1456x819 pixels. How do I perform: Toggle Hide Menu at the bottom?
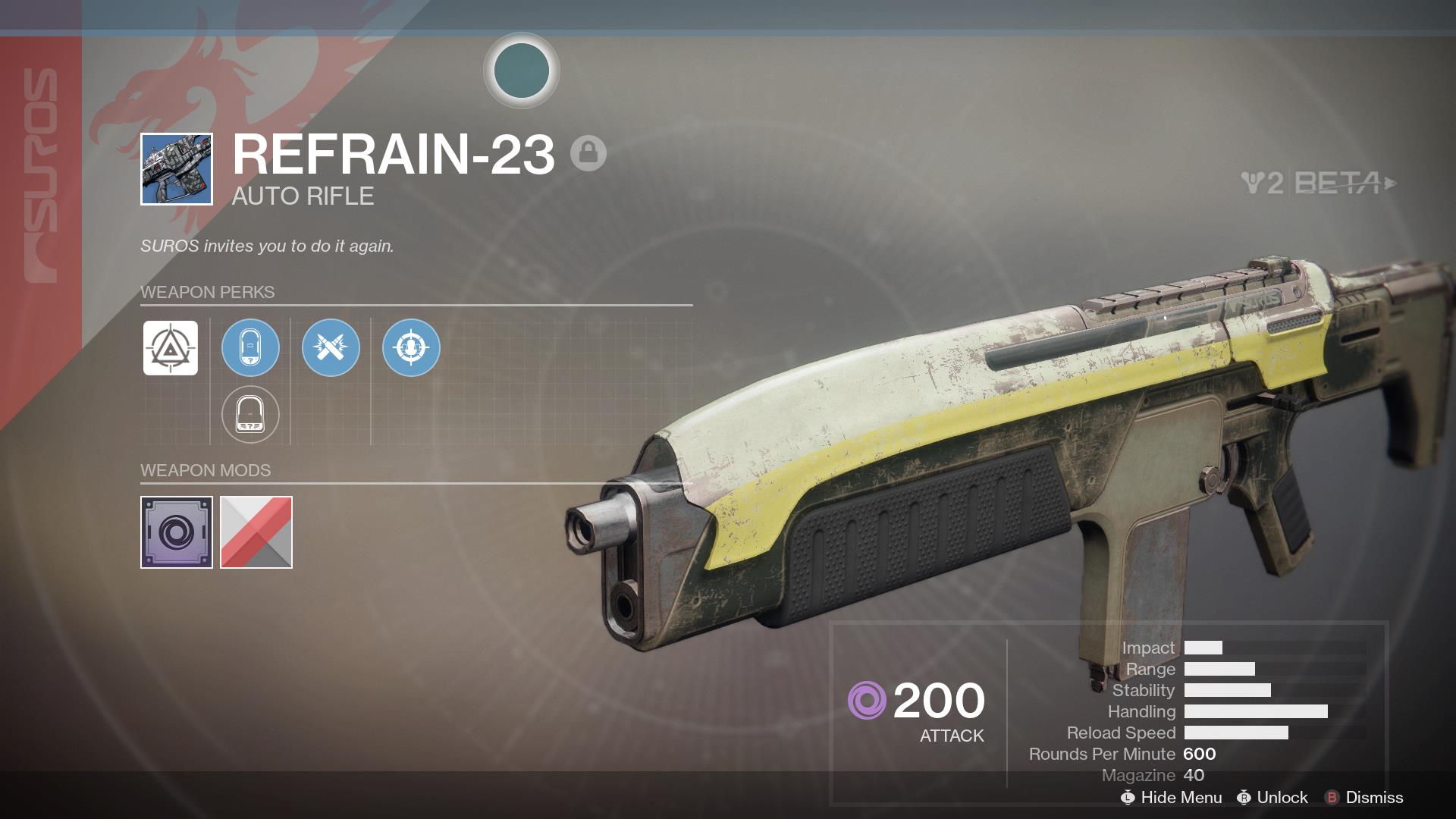click(x=1172, y=798)
